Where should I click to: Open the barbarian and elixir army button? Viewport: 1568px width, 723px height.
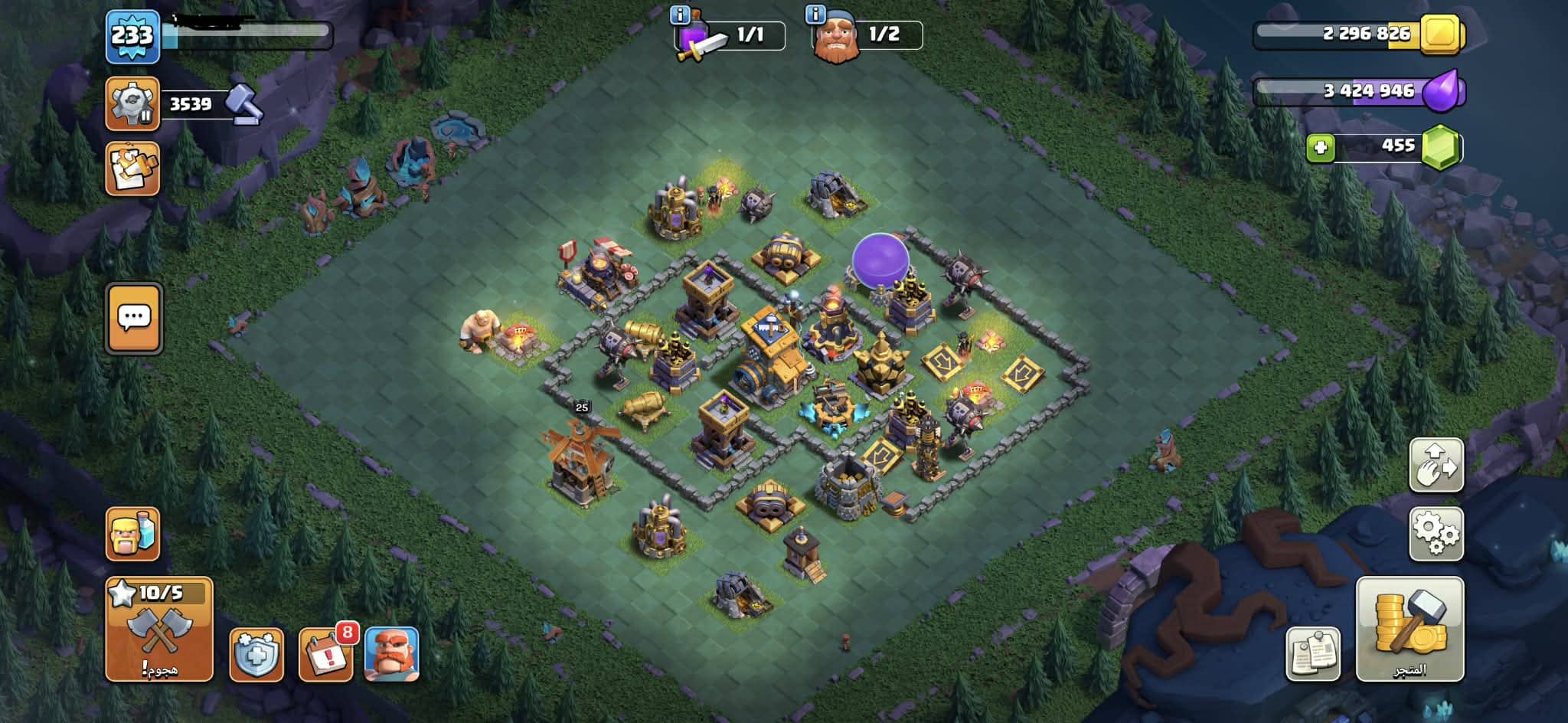click(132, 534)
